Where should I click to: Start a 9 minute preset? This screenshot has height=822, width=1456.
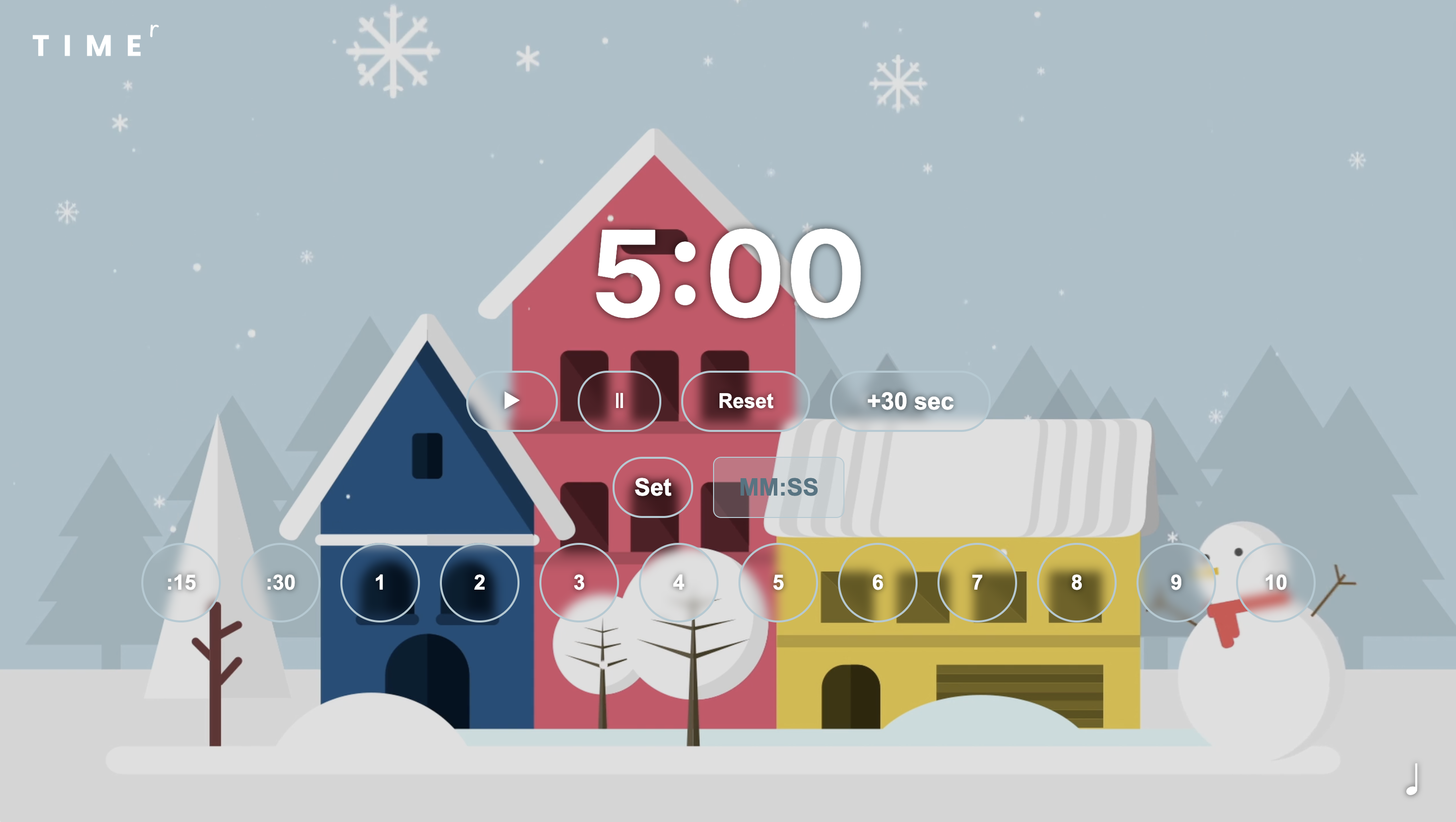[1176, 582]
